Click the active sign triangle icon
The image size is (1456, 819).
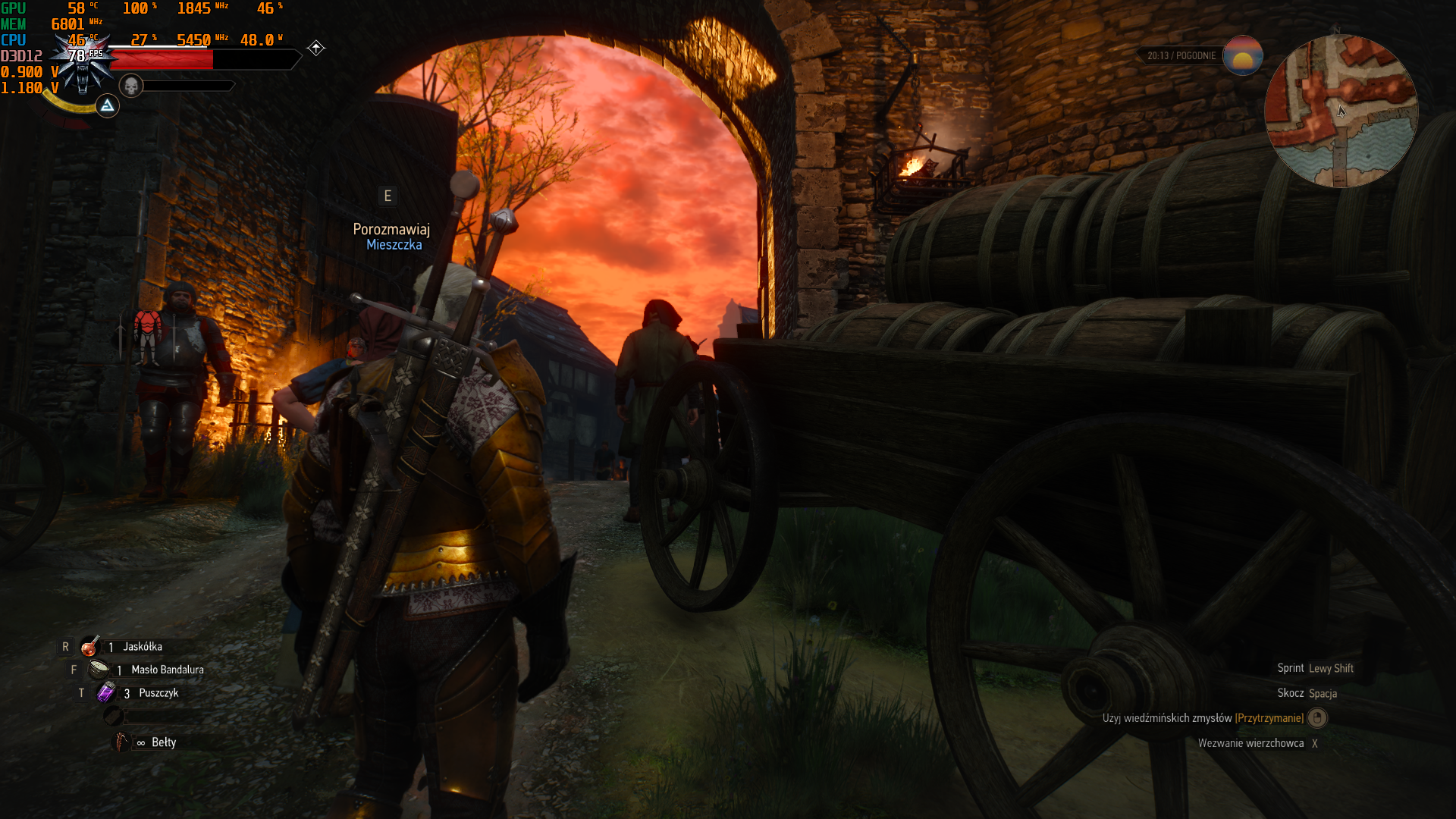click(x=108, y=105)
